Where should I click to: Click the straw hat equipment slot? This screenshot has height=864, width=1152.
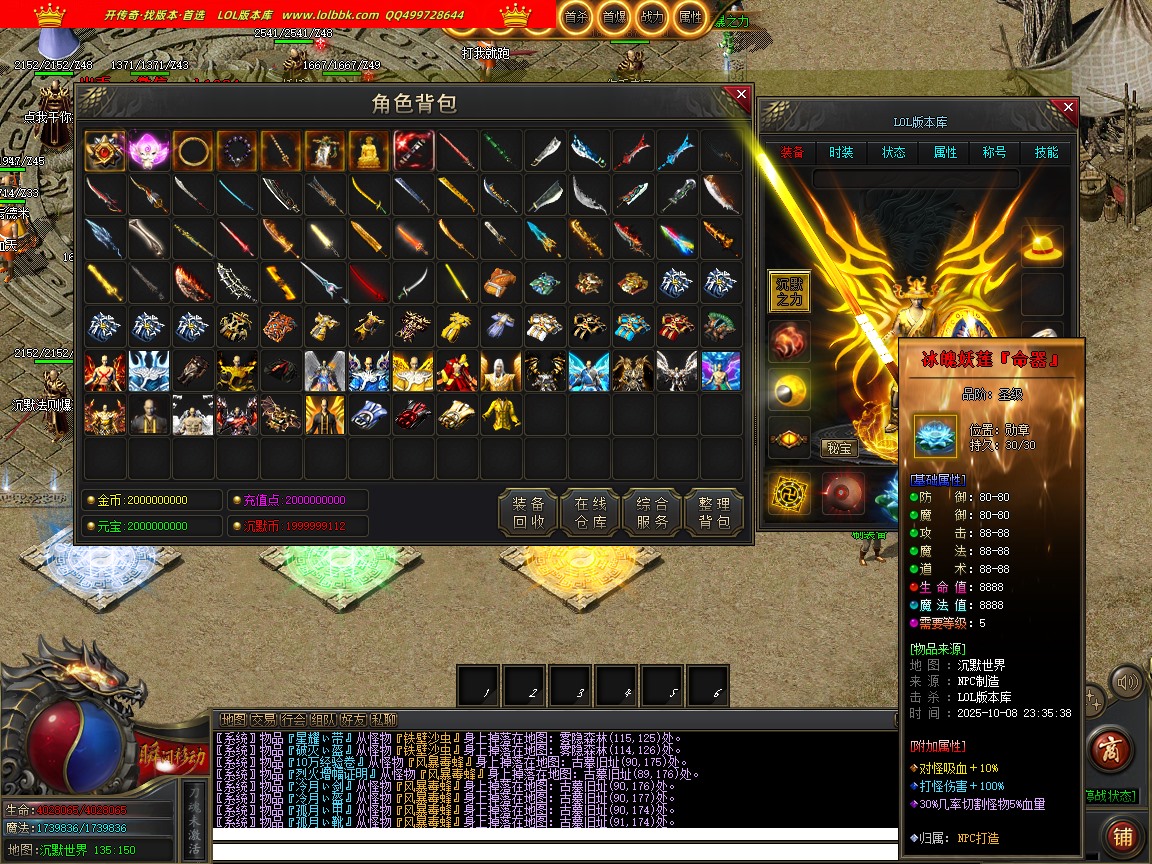pyautogui.click(x=1042, y=246)
